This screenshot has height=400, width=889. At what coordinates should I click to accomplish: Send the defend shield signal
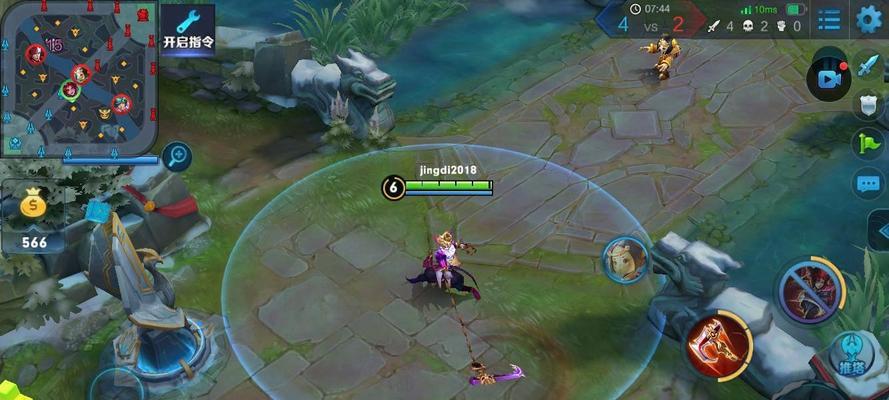(868, 103)
